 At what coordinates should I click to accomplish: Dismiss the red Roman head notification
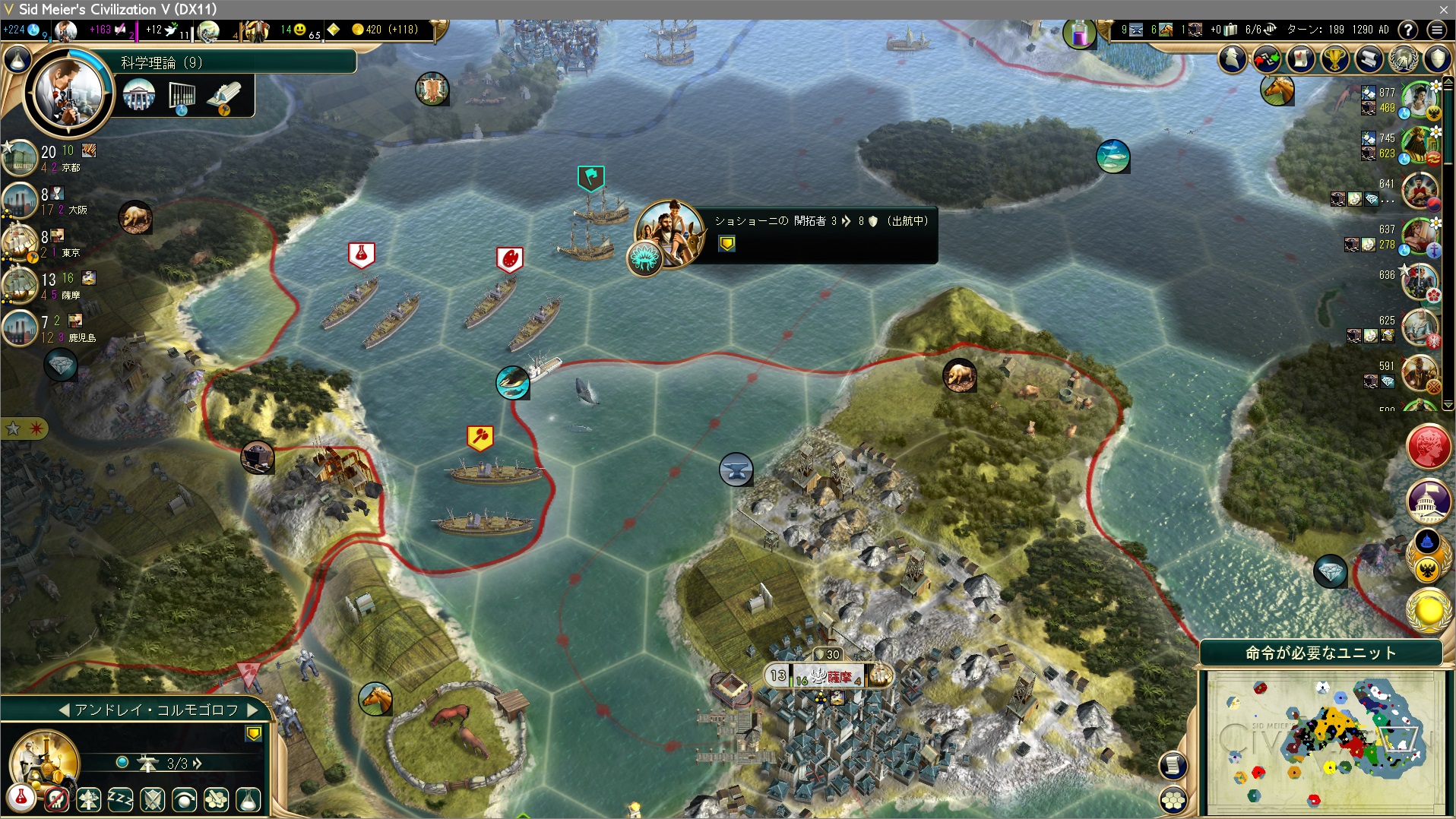click(1429, 447)
